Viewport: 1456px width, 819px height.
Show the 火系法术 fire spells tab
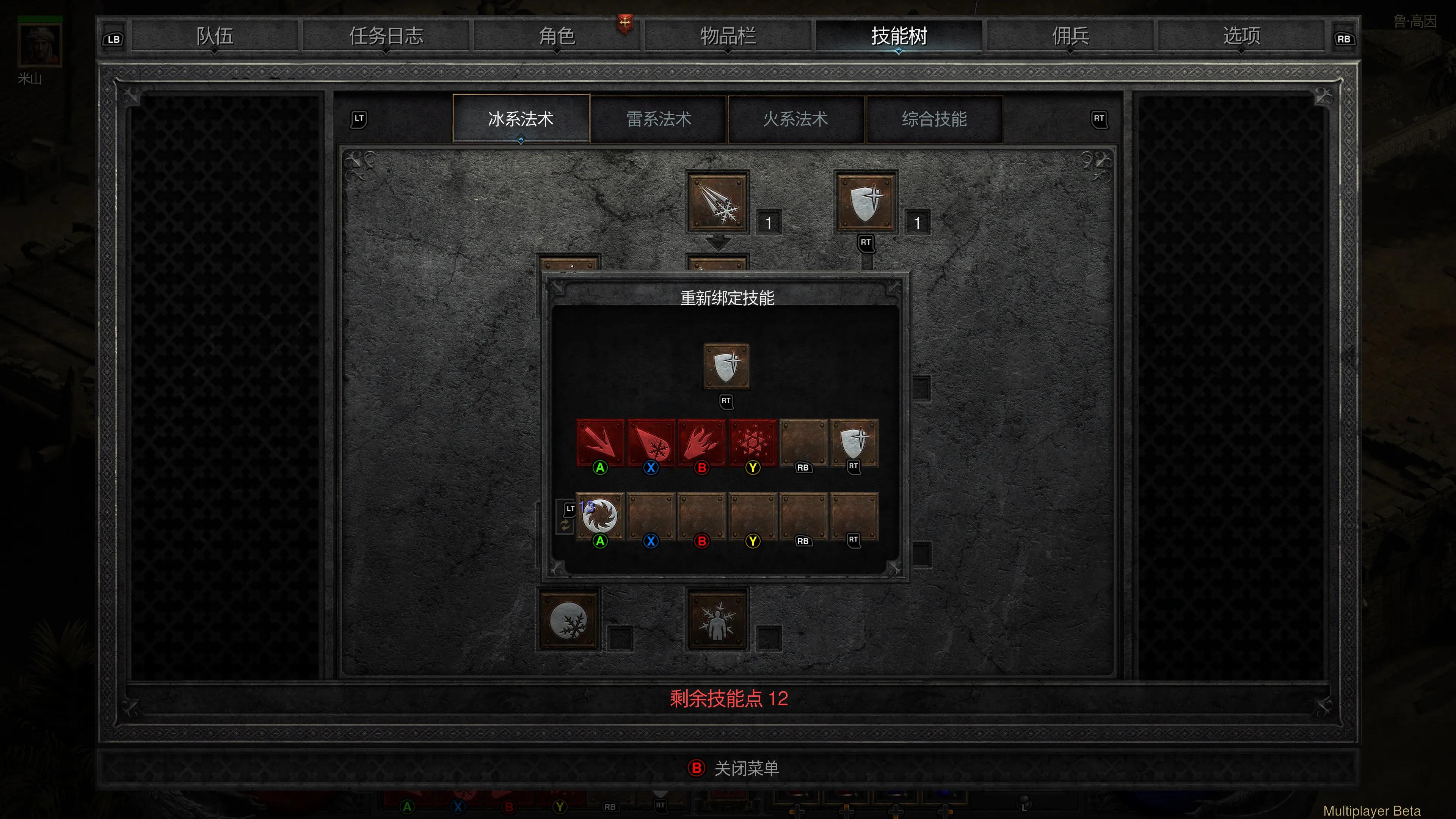pos(796,119)
